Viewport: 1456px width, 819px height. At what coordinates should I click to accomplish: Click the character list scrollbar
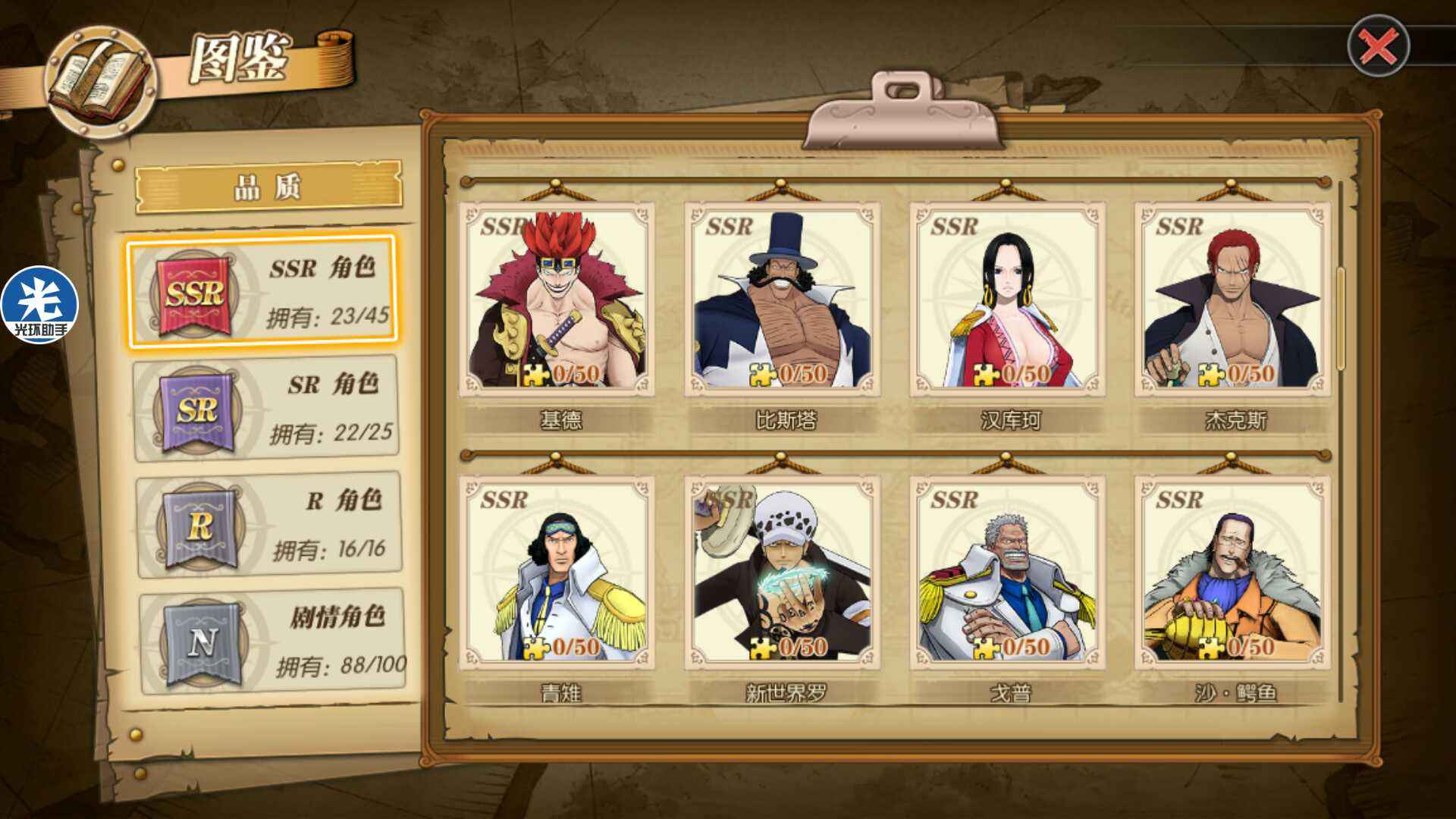(1340, 318)
